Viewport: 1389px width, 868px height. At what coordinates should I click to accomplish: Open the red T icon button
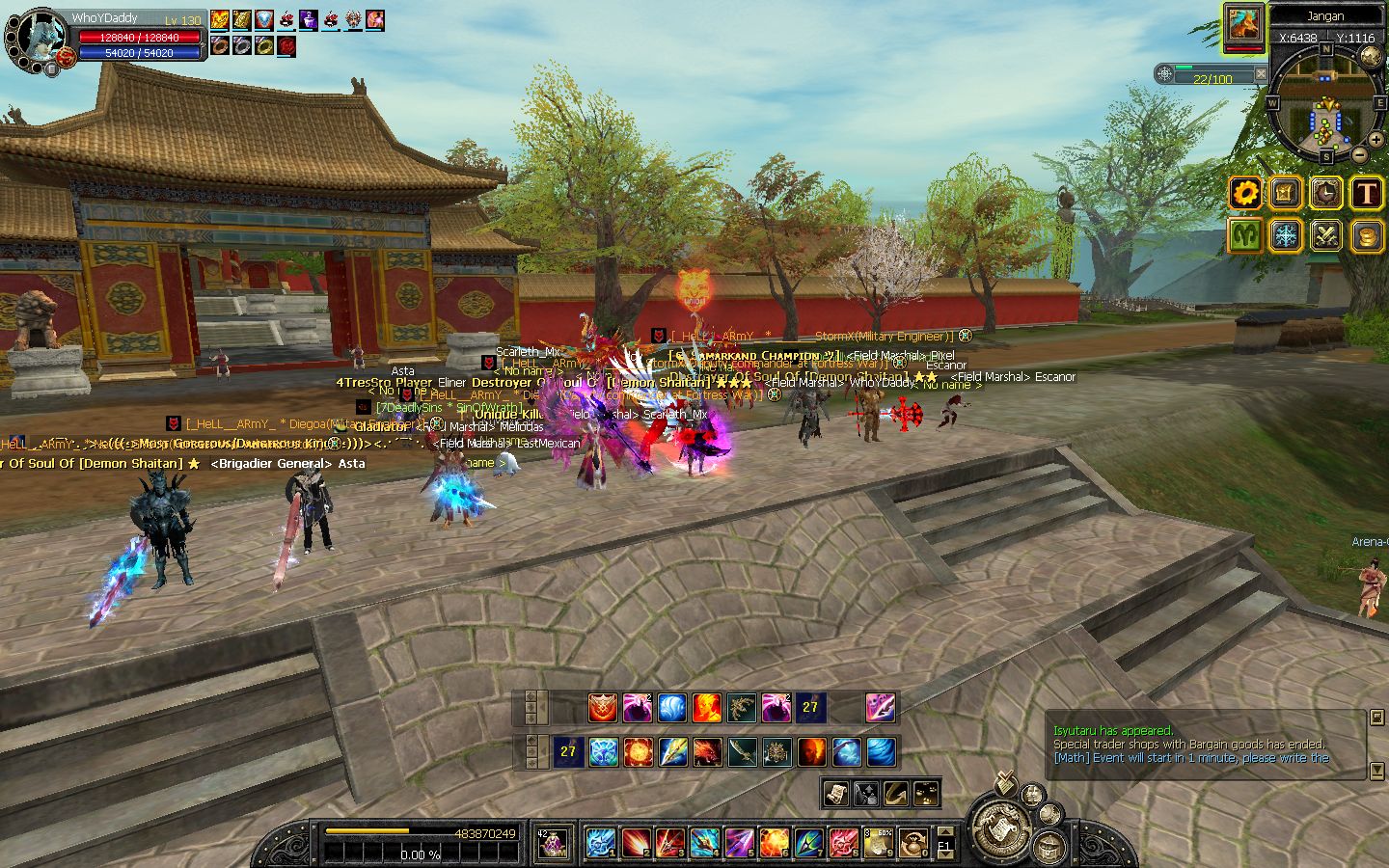[x=1366, y=194]
